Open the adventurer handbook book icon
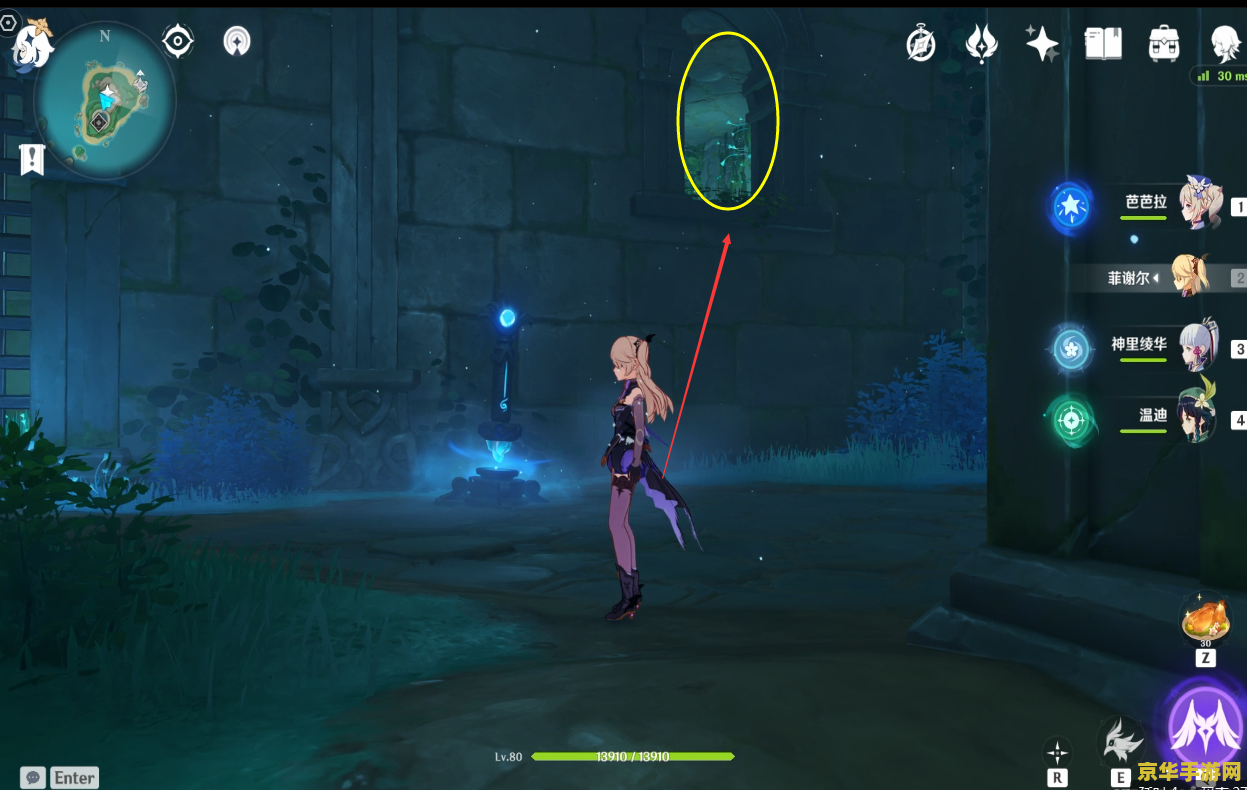 click(x=1103, y=44)
